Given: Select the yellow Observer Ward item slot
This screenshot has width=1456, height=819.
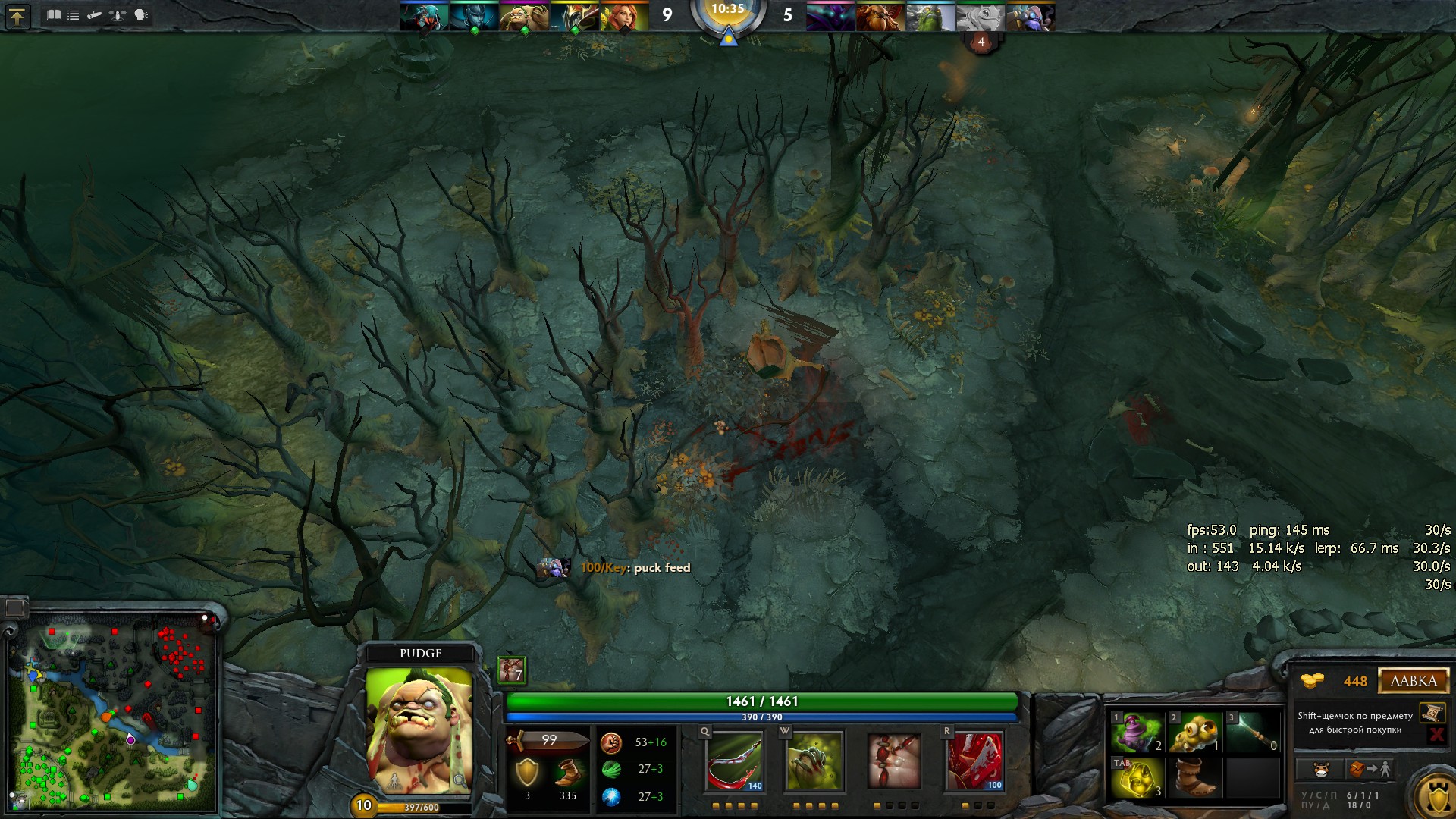Looking at the screenshot, I should pyautogui.click(x=1194, y=733).
